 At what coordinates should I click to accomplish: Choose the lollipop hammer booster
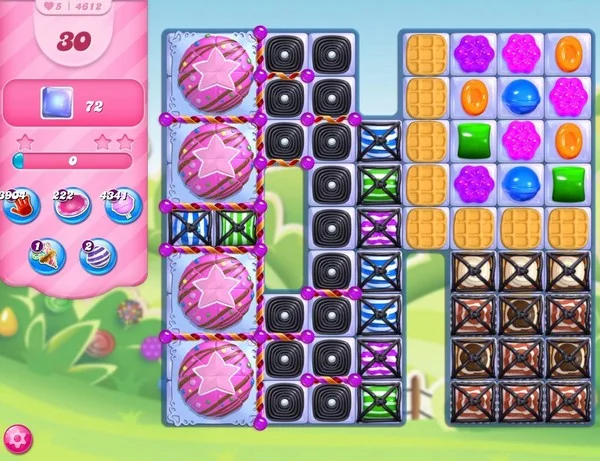click(124, 207)
